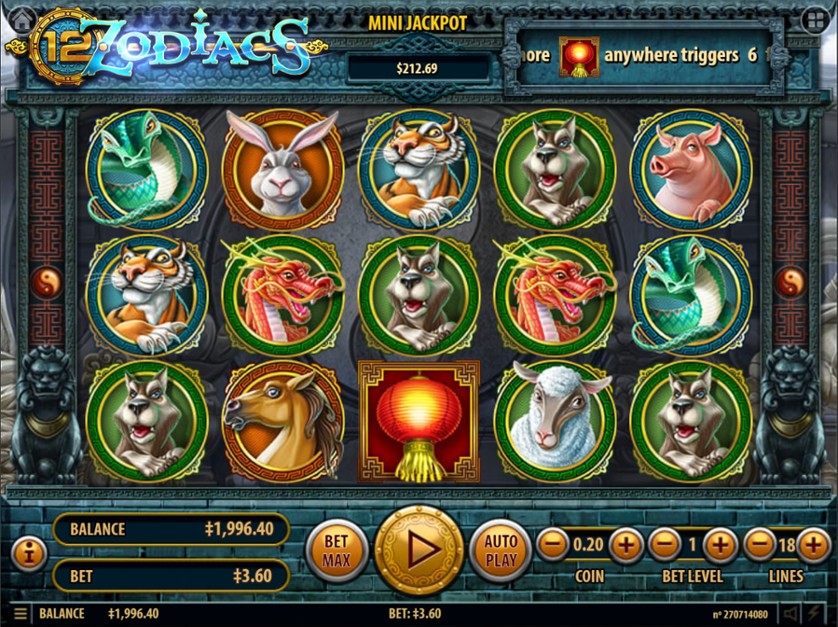Viewport: 838px width, 627px height.
Task: Go to the home lobby icon
Action: pos(22,18)
